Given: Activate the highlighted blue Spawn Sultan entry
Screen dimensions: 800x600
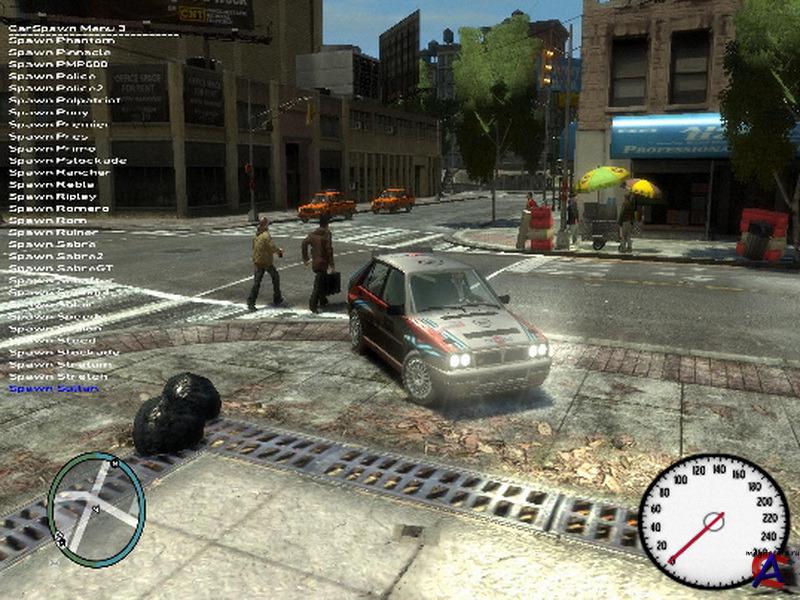Looking at the screenshot, I should [x=54, y=388].
